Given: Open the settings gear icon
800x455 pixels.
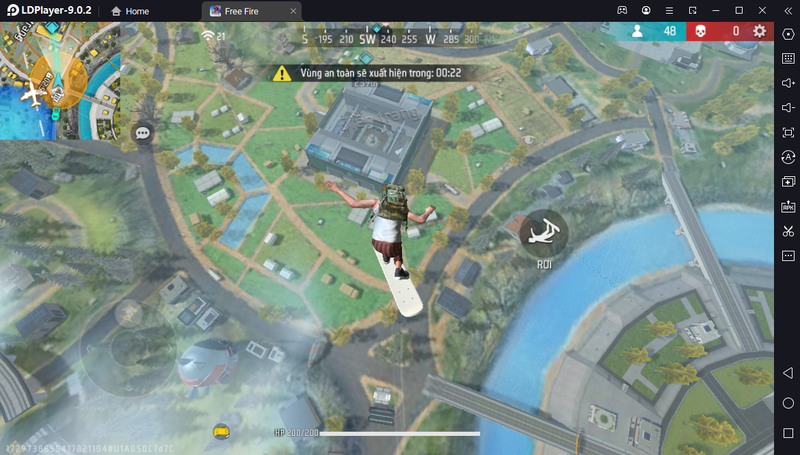Looking at the screenshot, I should tap(760, 31).
